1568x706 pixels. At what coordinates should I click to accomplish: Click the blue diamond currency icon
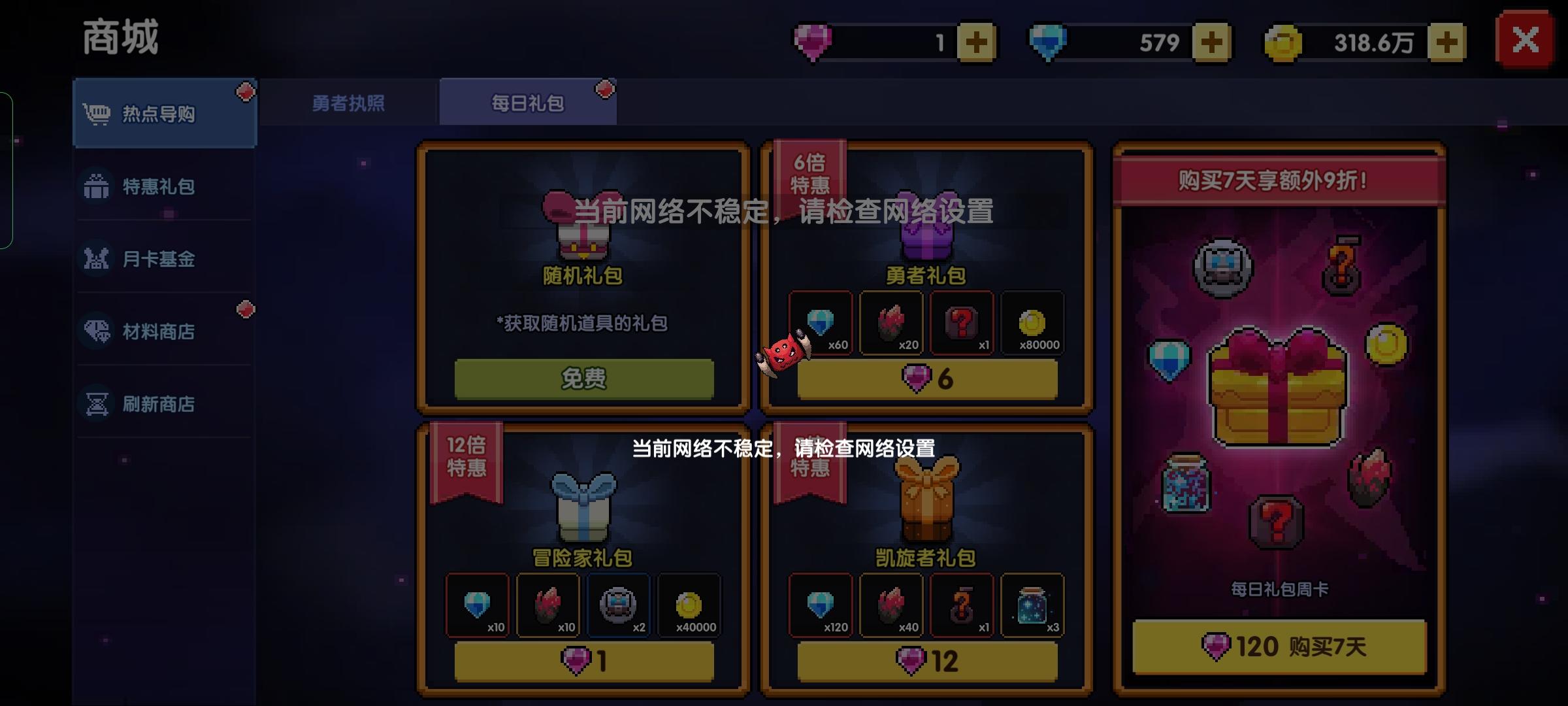1049,41
